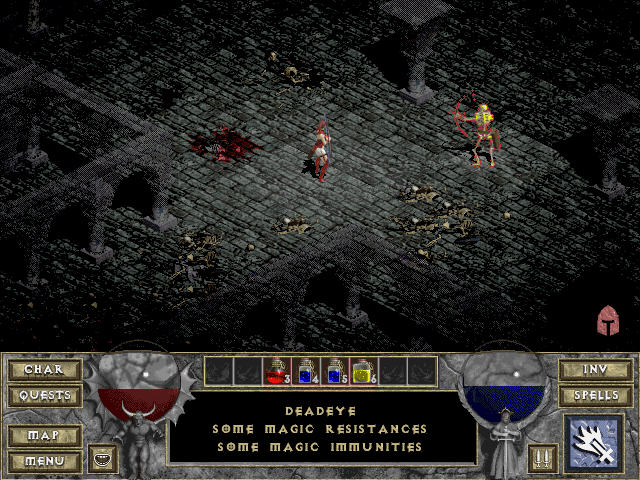This screenshot has height=480, width=640.
Task: Open the CHAR character sheet
Action: click(x=44, y=369)
